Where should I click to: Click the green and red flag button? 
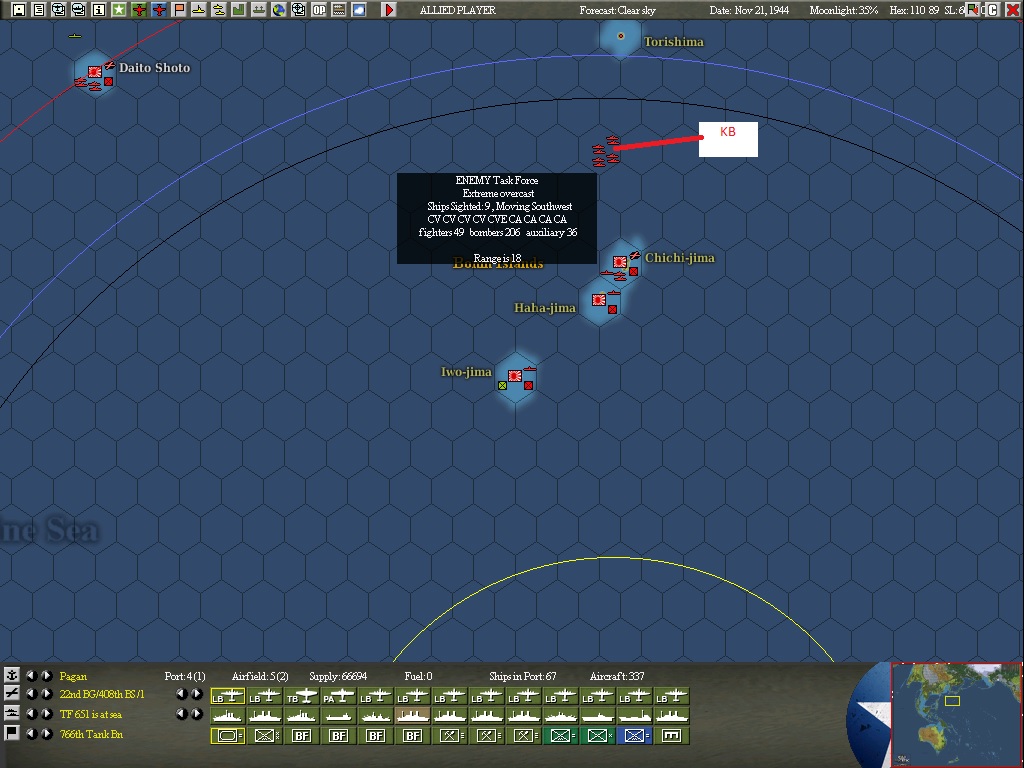[x=973, y=10]
